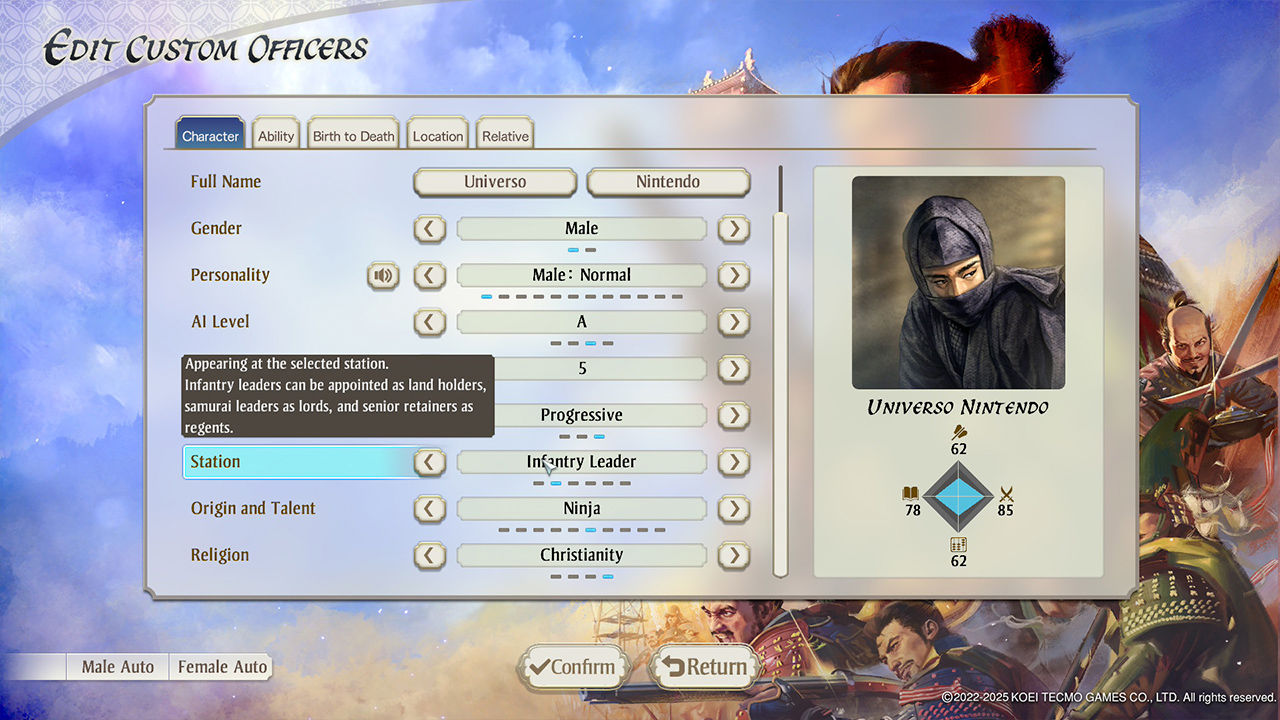The height and width of the screenshot is (720, 1280).
Task: Lower the AI Level with left arrow
Action: (x=430, y=322)
